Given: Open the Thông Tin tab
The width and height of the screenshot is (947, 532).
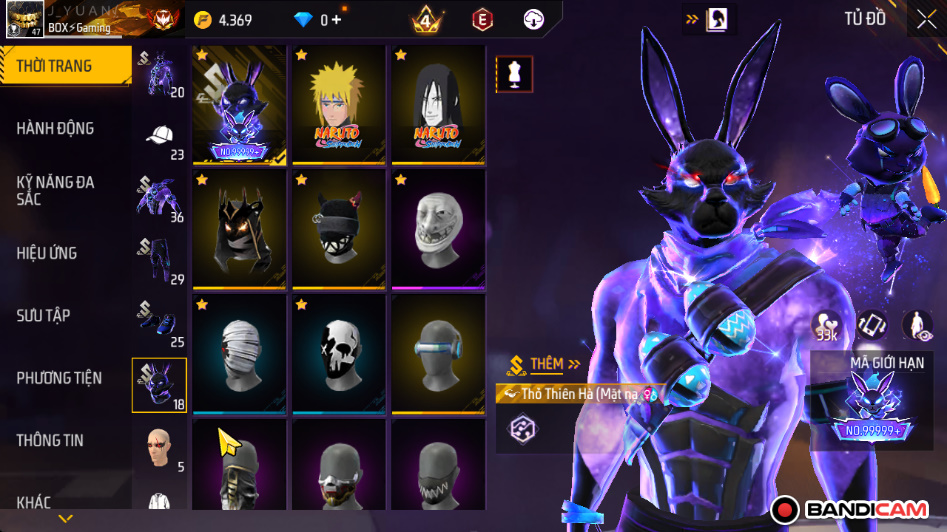Looking at the screenshot, I should [x=50, y=440].
